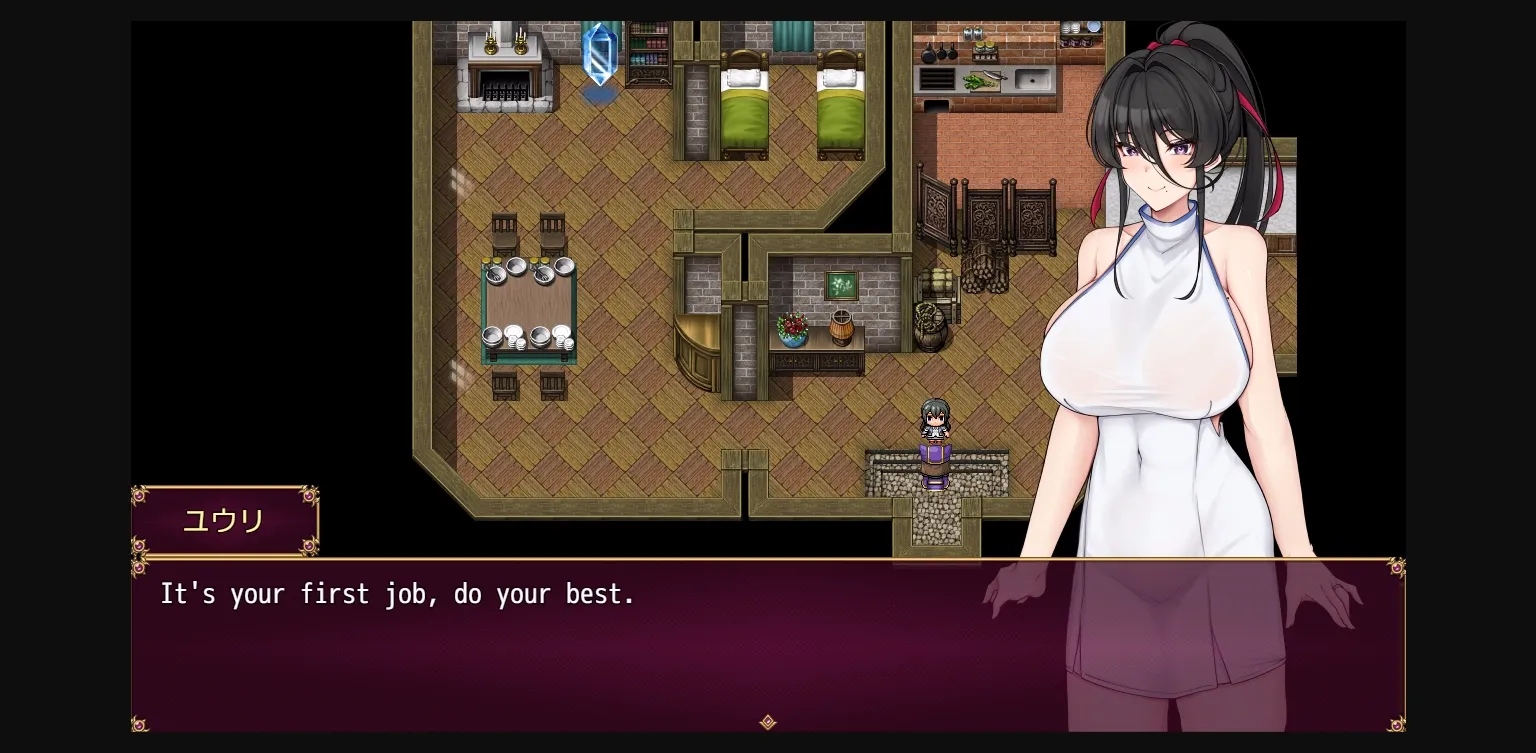Click the framed plant painting on the stone wall
This screenshot has width=1536, height=753.
[x=840, y=285]
